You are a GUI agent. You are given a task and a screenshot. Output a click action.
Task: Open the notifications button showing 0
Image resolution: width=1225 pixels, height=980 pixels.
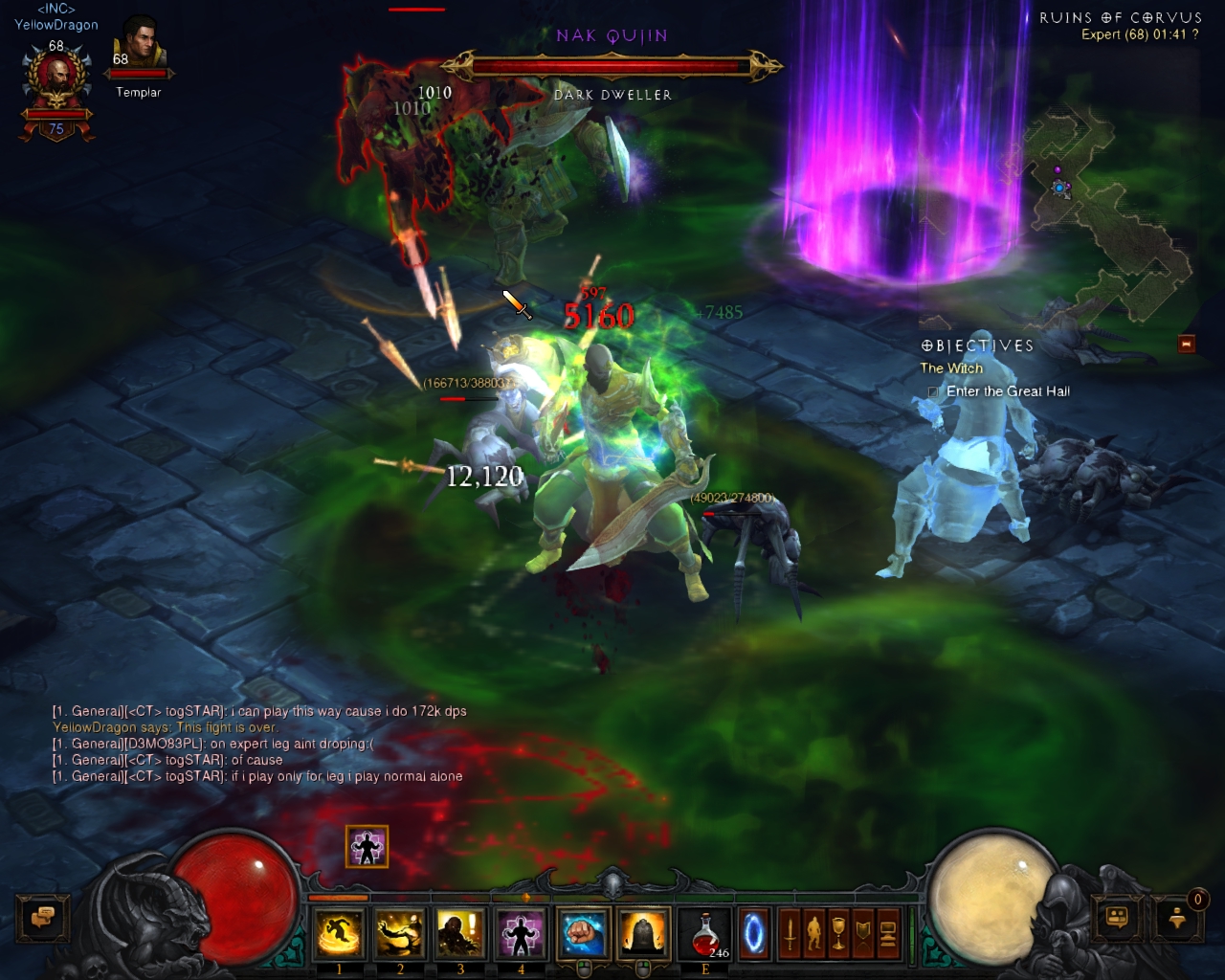click(1178, 919)
